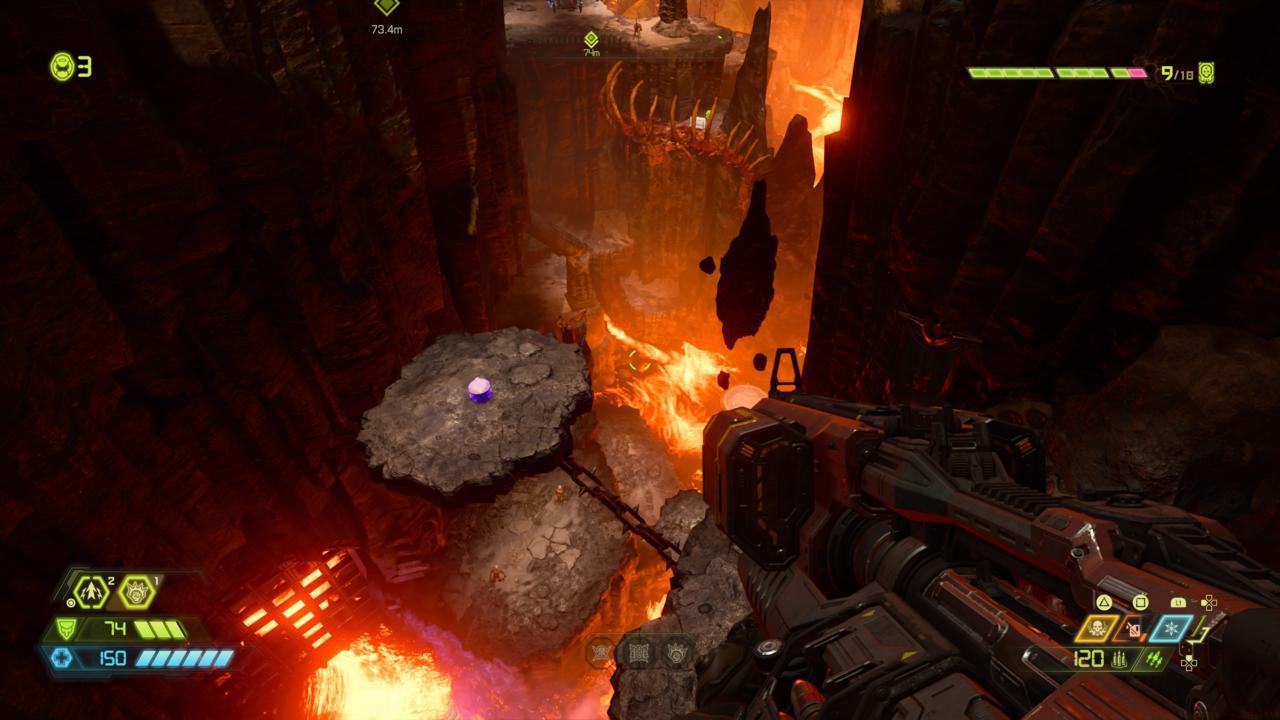
Task: Click the extra lives helmet icon
Action: pyautogui.click(x=62, y=67)
